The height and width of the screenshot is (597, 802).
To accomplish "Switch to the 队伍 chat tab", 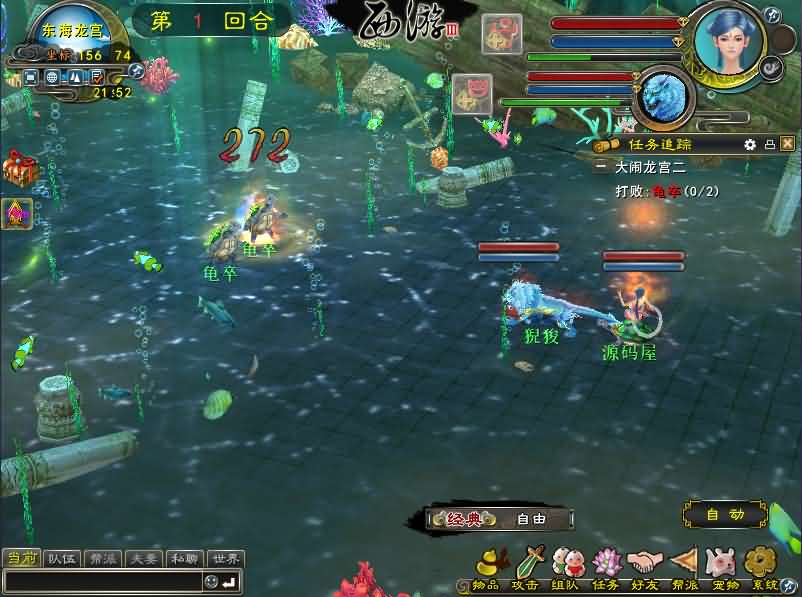I will click(63, 559).
